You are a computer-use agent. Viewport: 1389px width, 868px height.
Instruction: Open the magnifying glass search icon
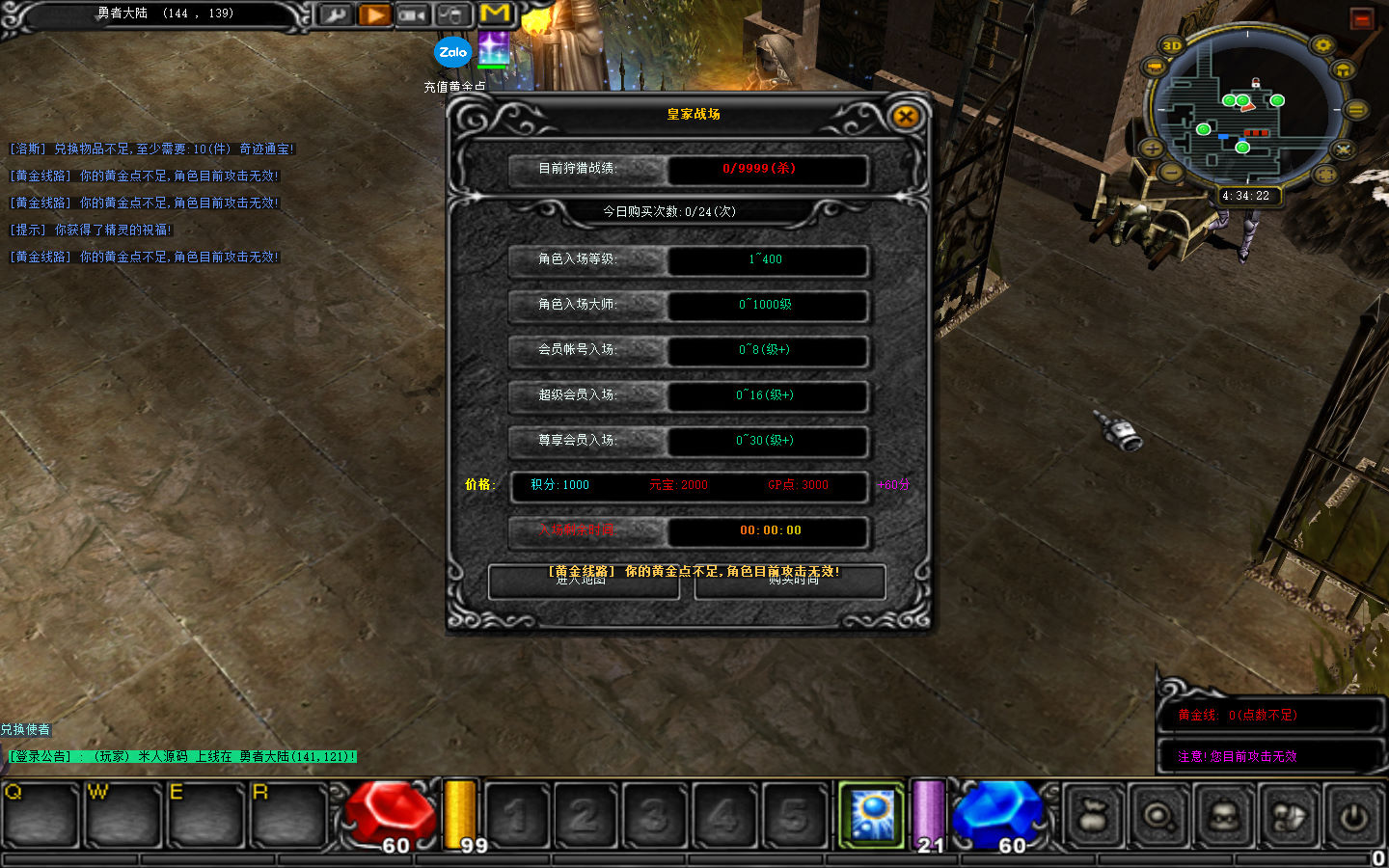pos(1157,816)
